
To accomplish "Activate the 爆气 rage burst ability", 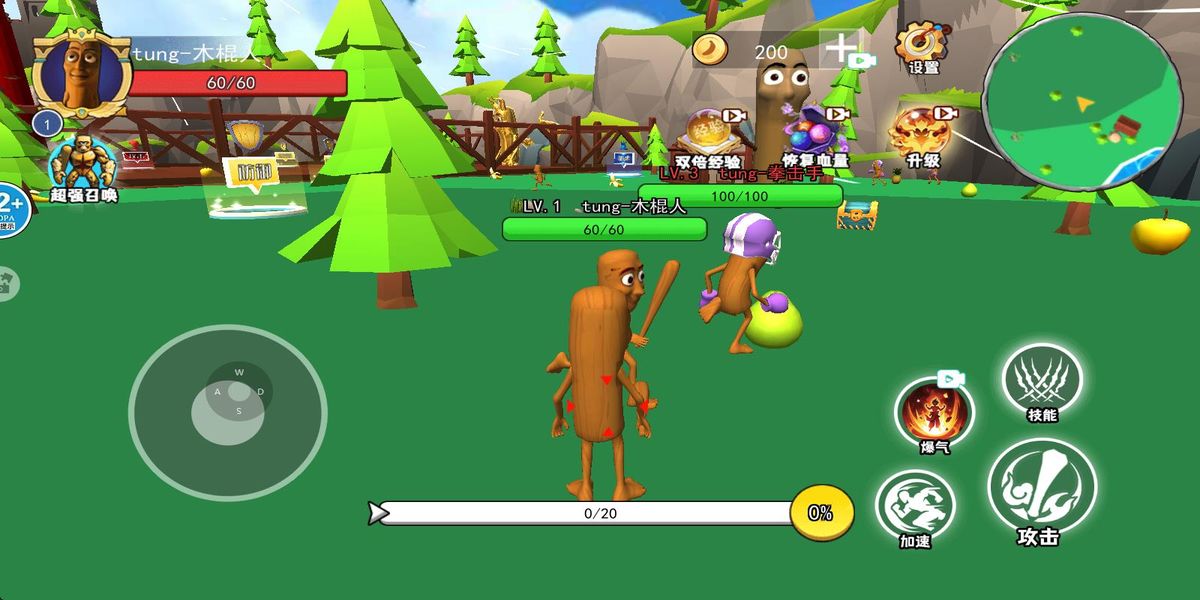I will tap(934, 412).
